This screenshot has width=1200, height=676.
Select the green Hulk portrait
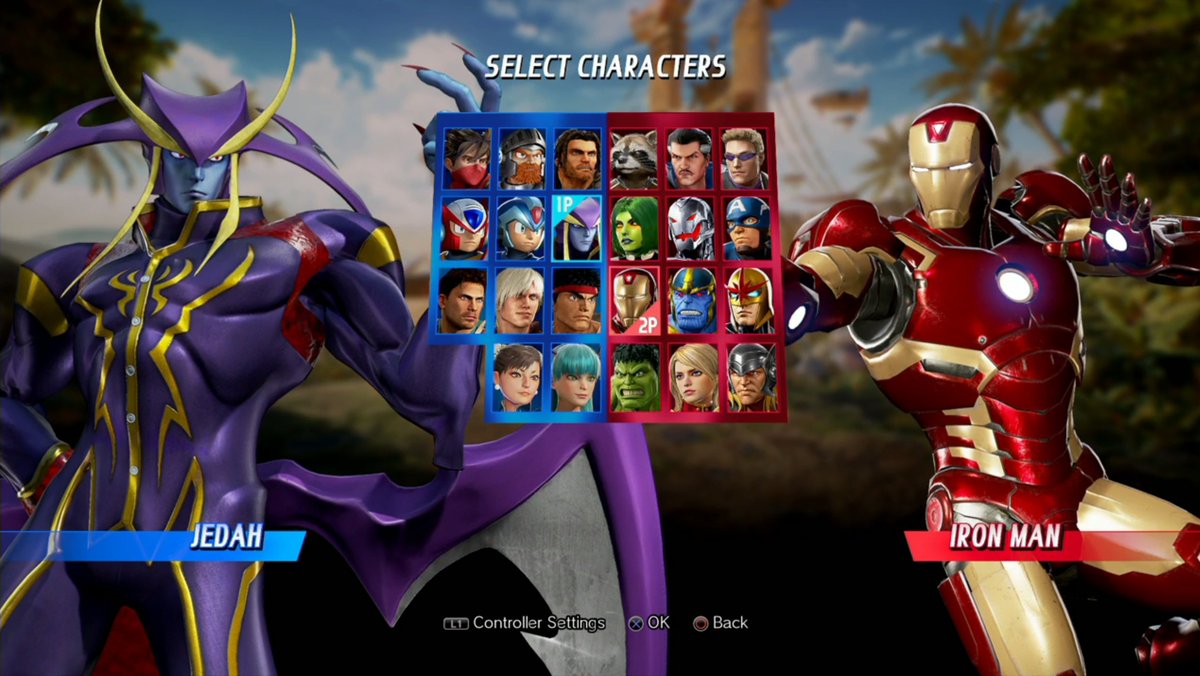coord(635,377)
